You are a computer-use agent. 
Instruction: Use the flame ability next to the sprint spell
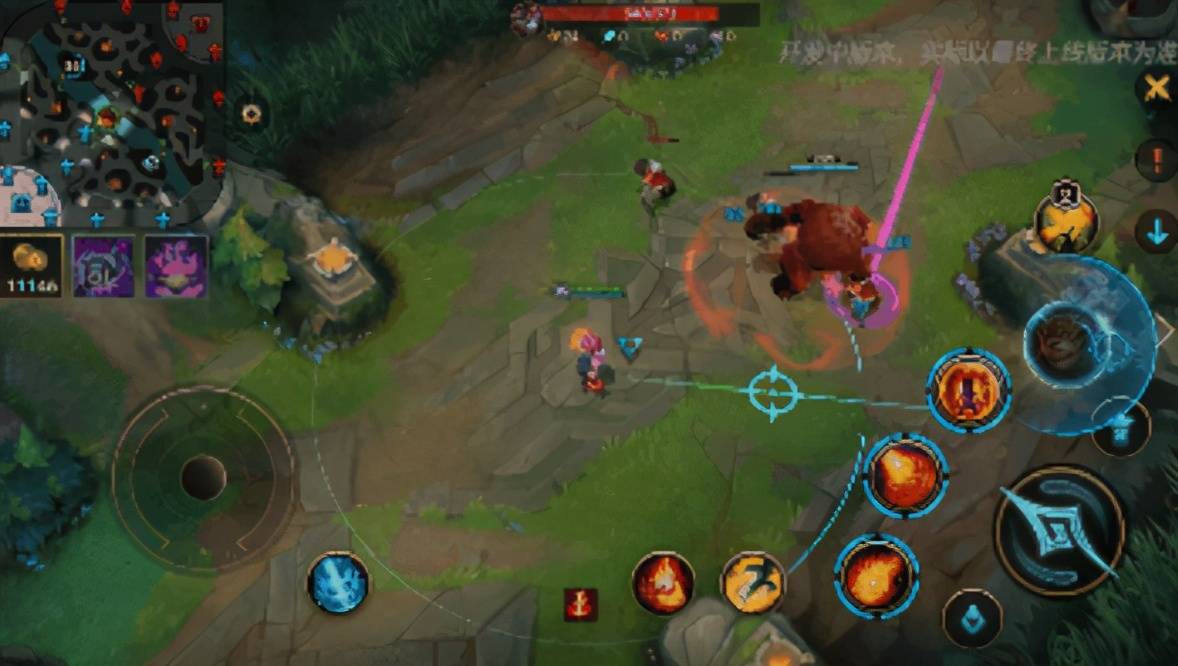[663, 582]
